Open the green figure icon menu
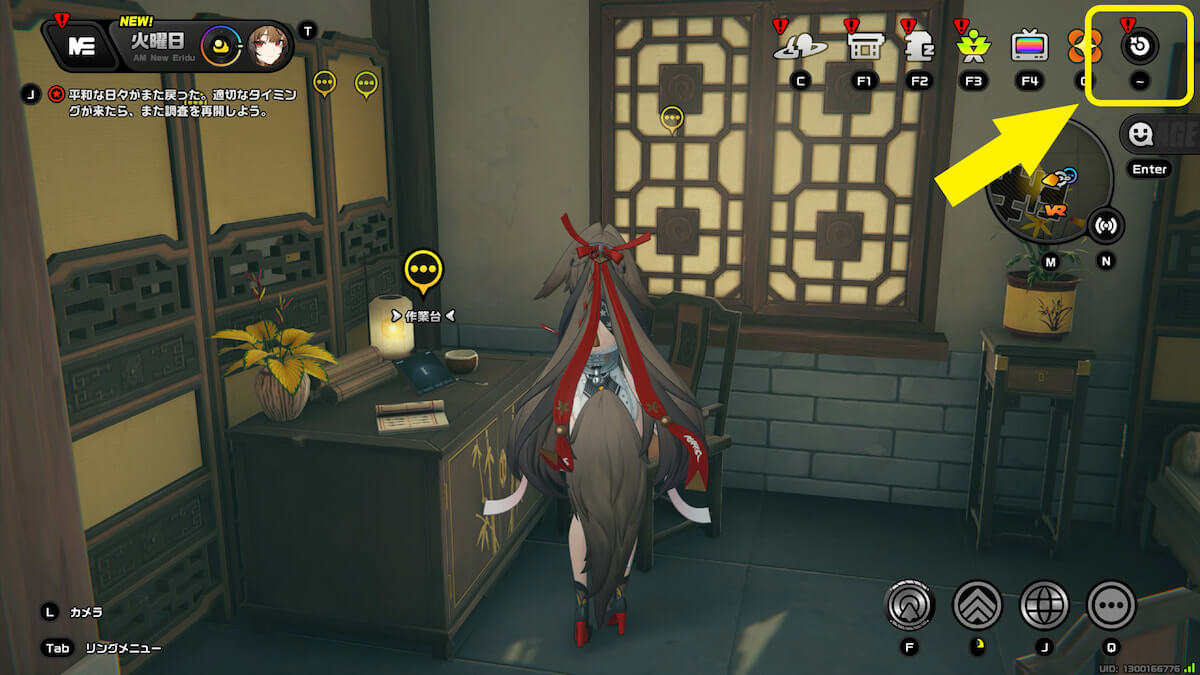 972,45
